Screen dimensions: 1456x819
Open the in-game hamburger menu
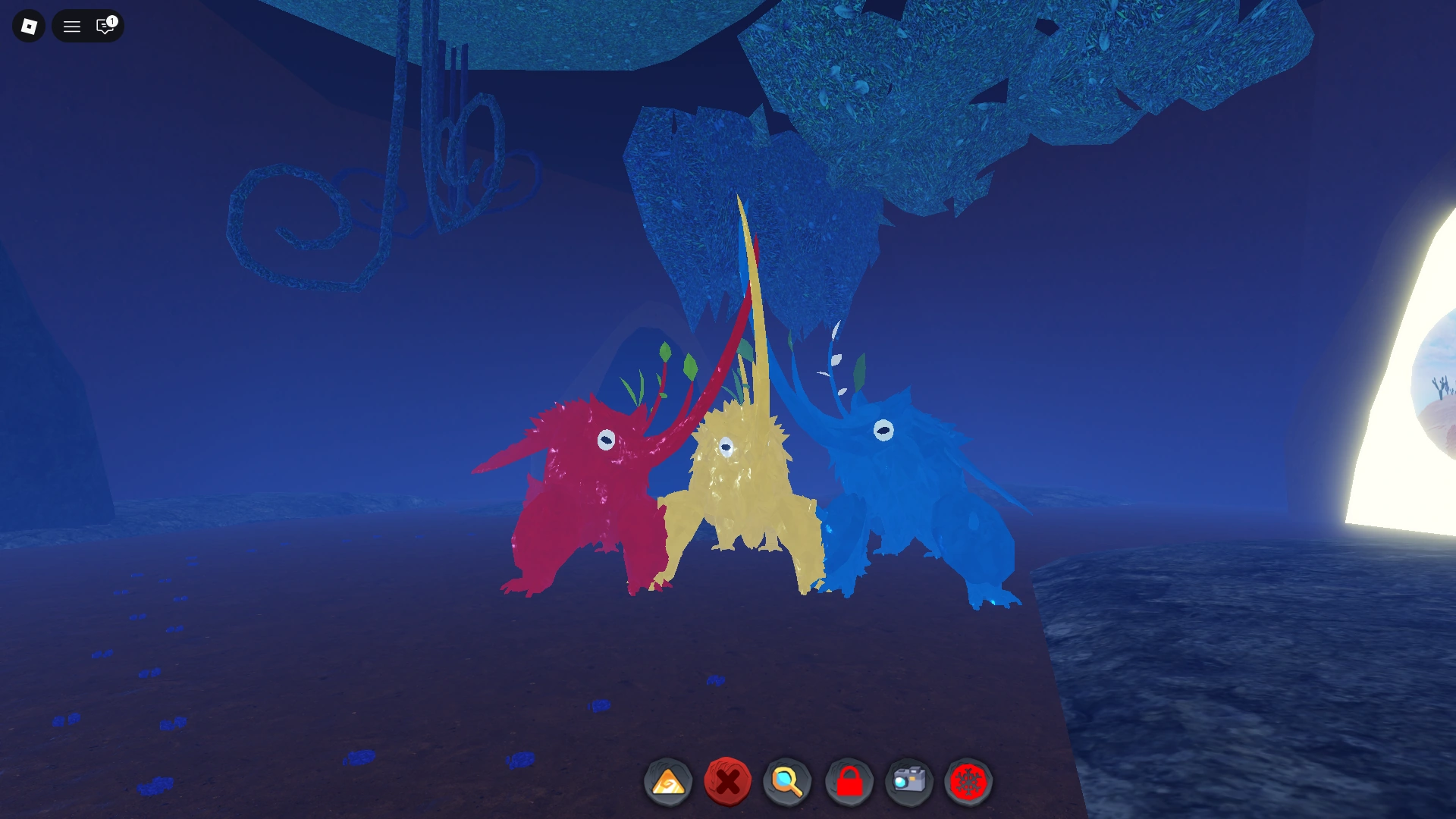[x=72, y=25]
